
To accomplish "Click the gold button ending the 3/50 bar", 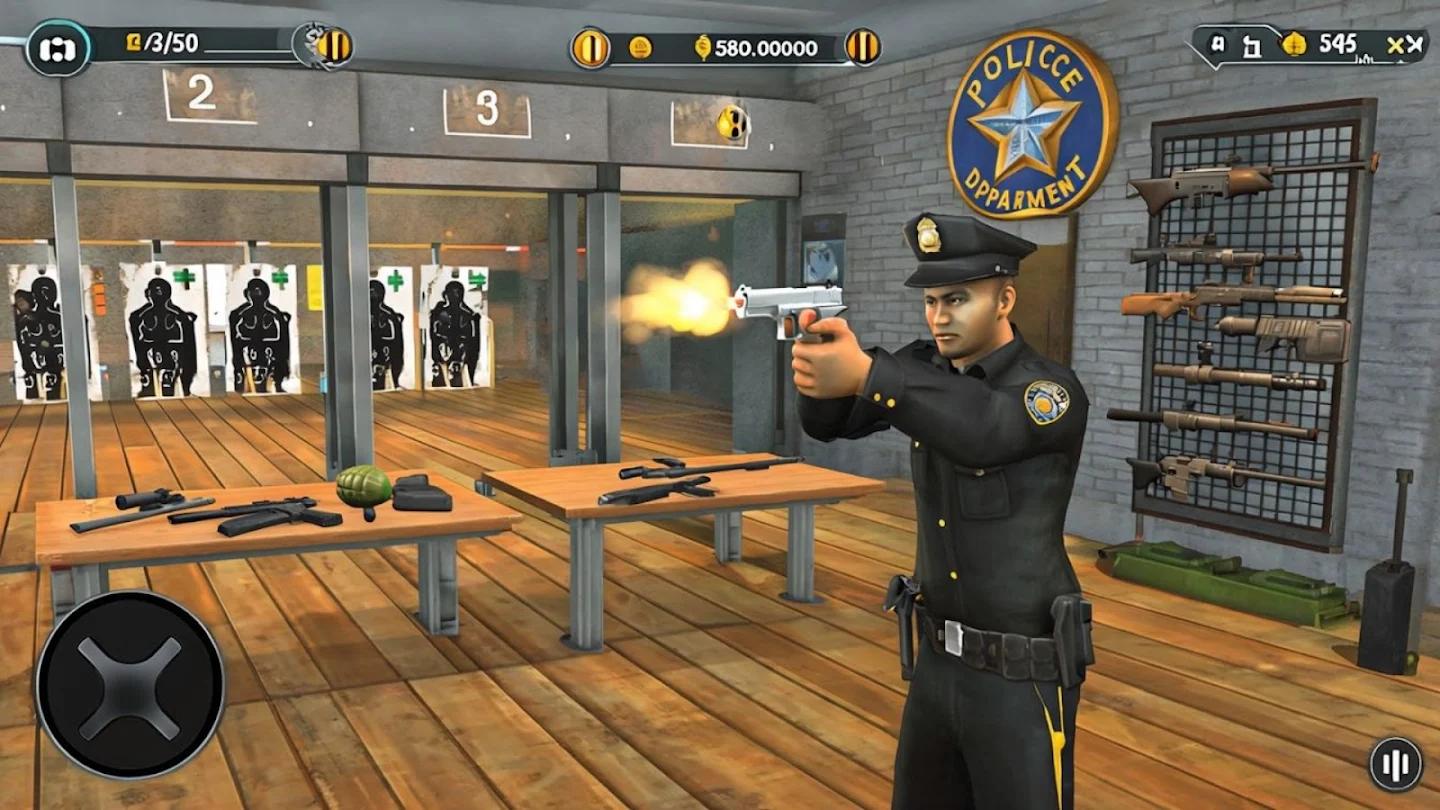I will click(334, 47).
